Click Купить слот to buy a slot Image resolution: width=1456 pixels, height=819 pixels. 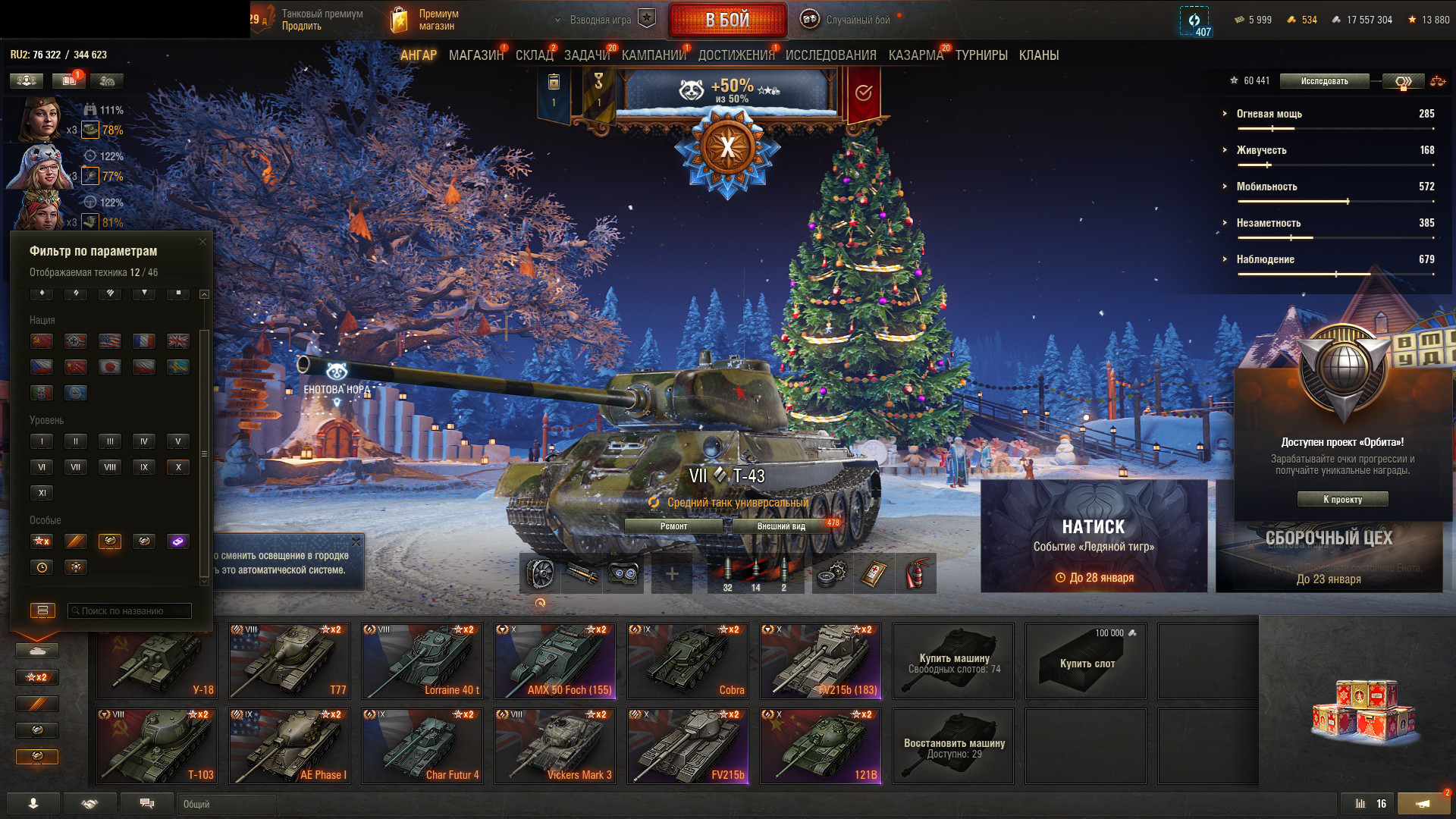(1086, 662)
